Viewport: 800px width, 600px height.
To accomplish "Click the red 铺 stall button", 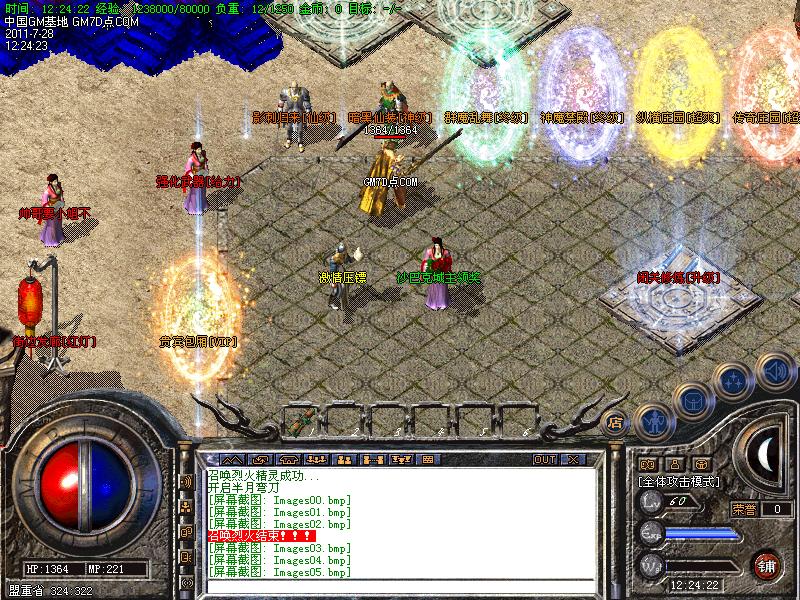I will pos(767,564).
